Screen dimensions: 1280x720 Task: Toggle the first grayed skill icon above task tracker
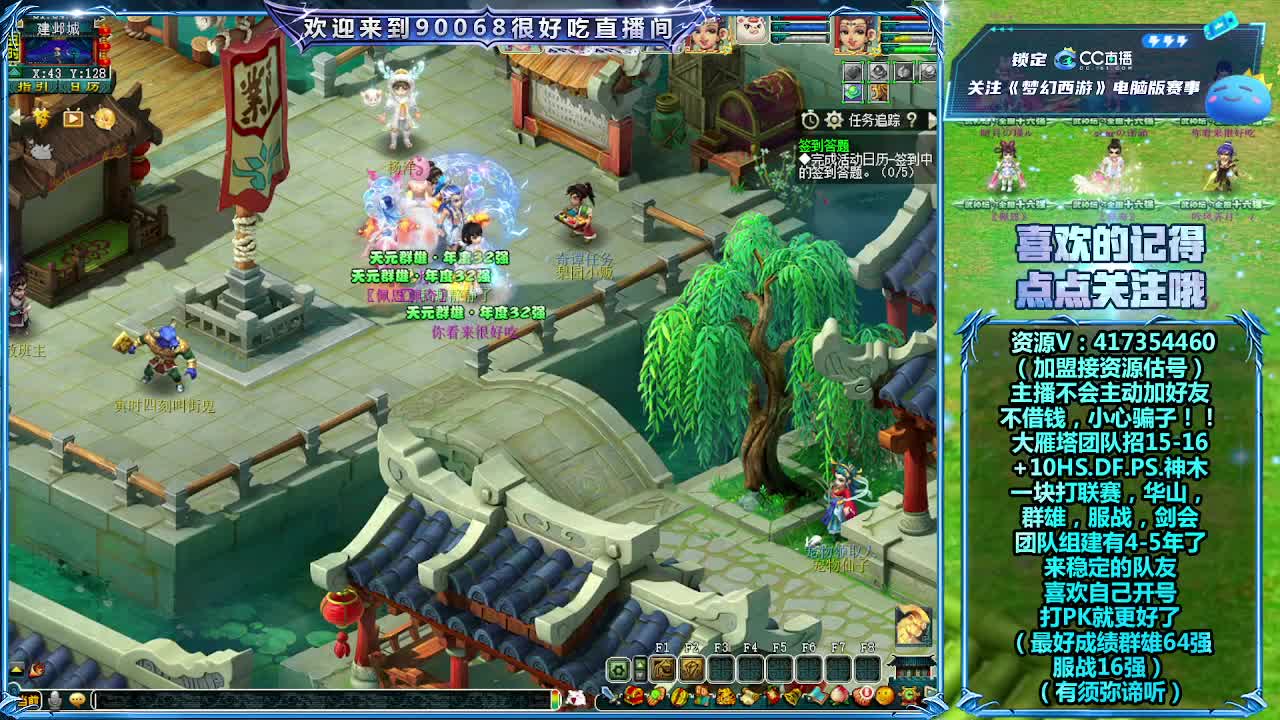pos(853,71)
